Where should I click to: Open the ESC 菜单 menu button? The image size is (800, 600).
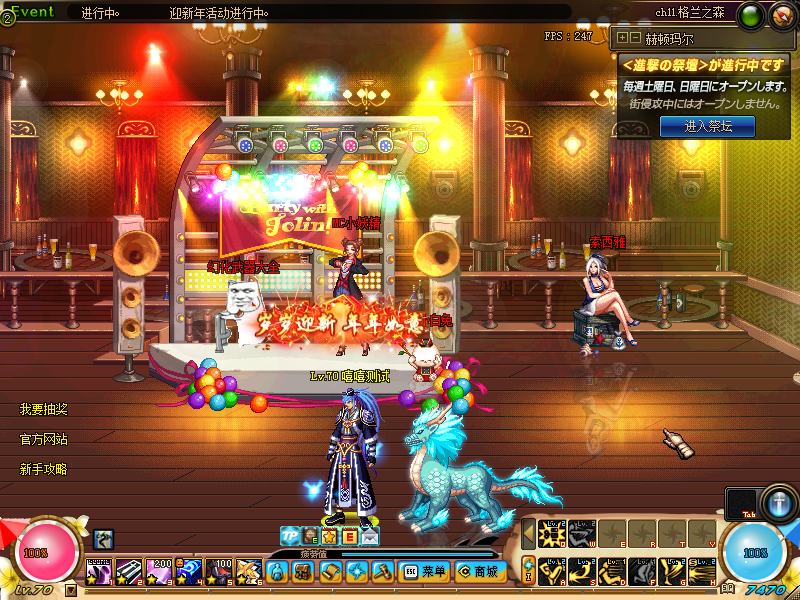(424, 572)
